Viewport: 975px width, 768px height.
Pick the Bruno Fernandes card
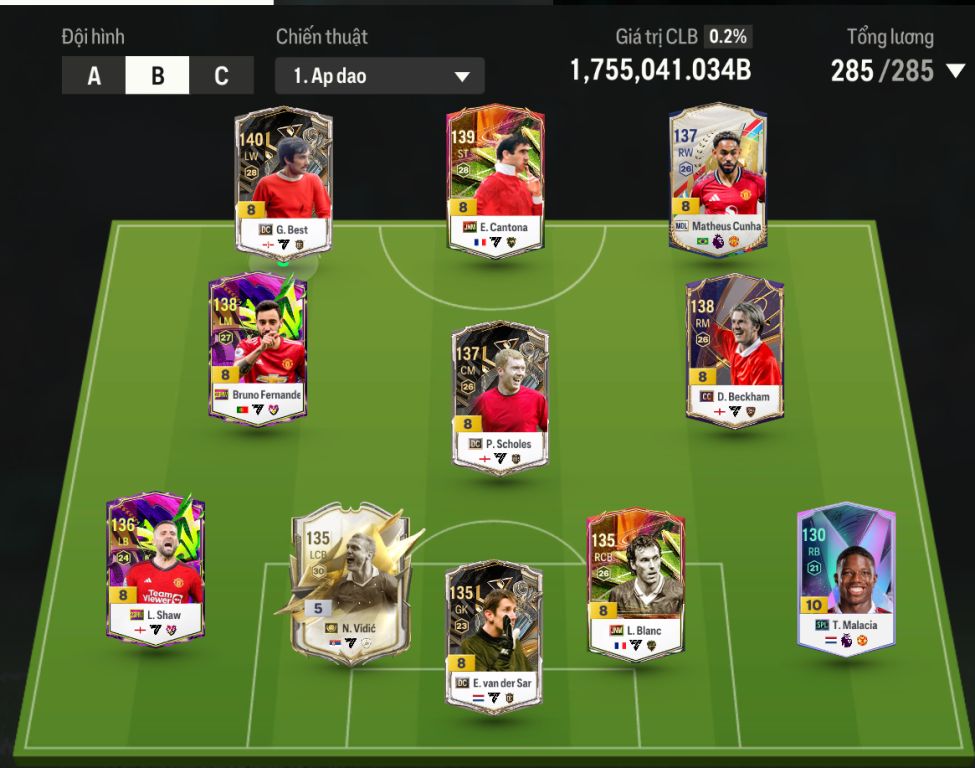[257, 348]
